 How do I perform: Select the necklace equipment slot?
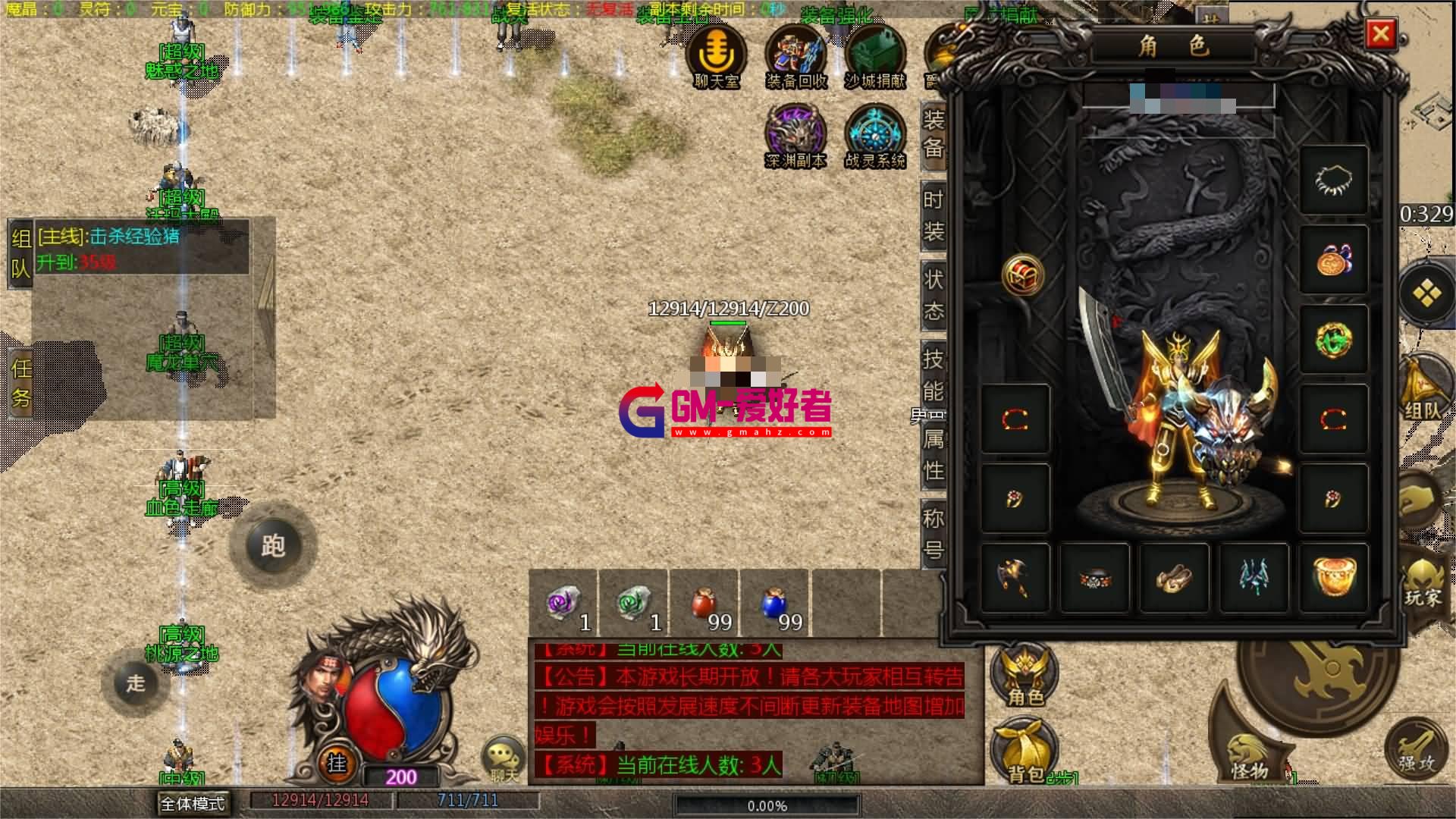pos(1333,180)
